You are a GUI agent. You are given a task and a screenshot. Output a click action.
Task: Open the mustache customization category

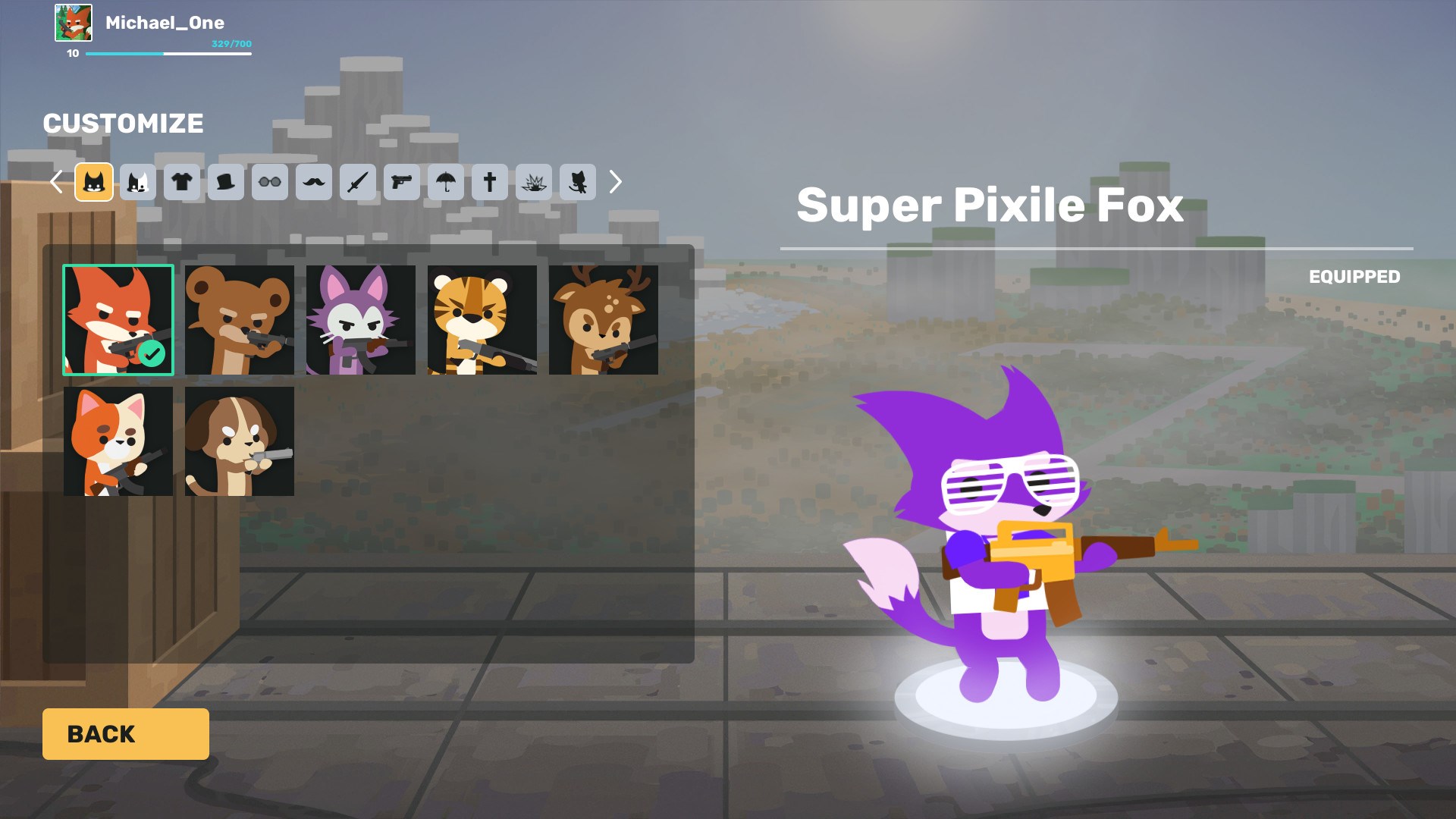point(314,182)
